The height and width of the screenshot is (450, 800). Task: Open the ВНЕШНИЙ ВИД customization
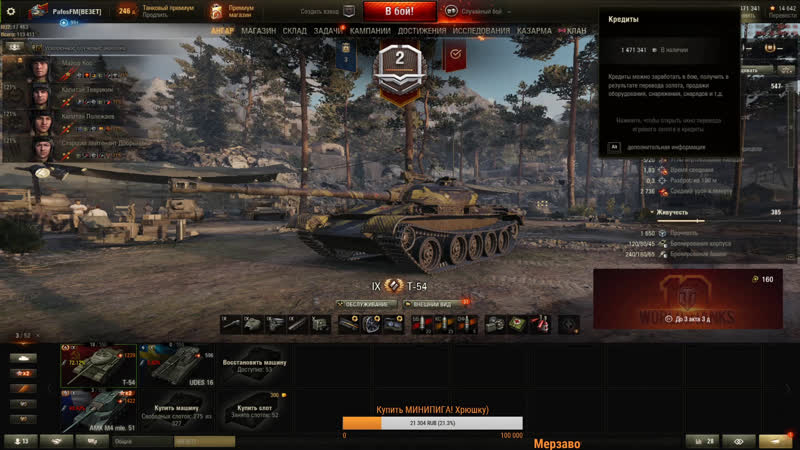pyautogui.click(x=437, y=303)
